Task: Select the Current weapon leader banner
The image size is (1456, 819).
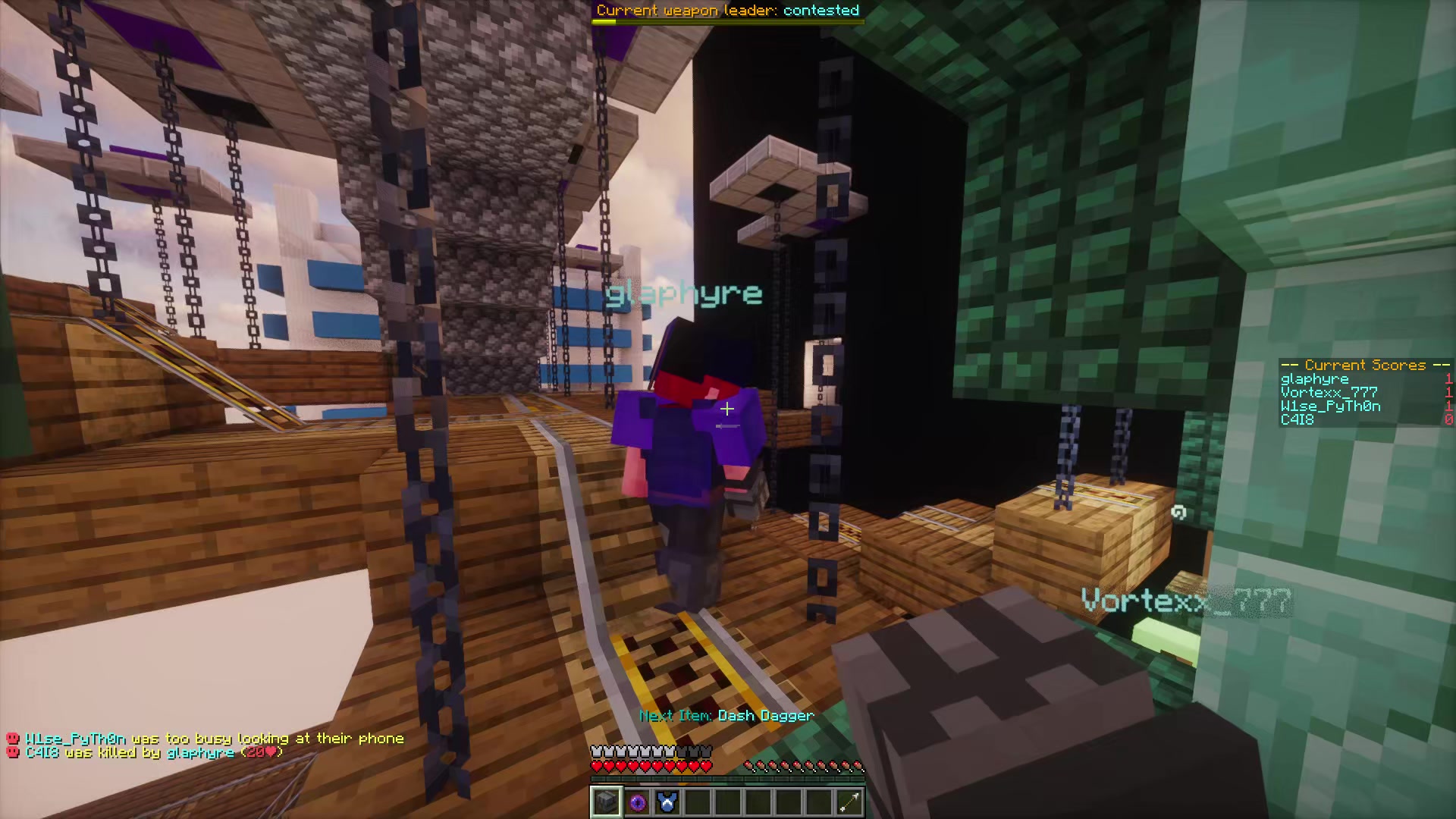Action: [727, 11]
